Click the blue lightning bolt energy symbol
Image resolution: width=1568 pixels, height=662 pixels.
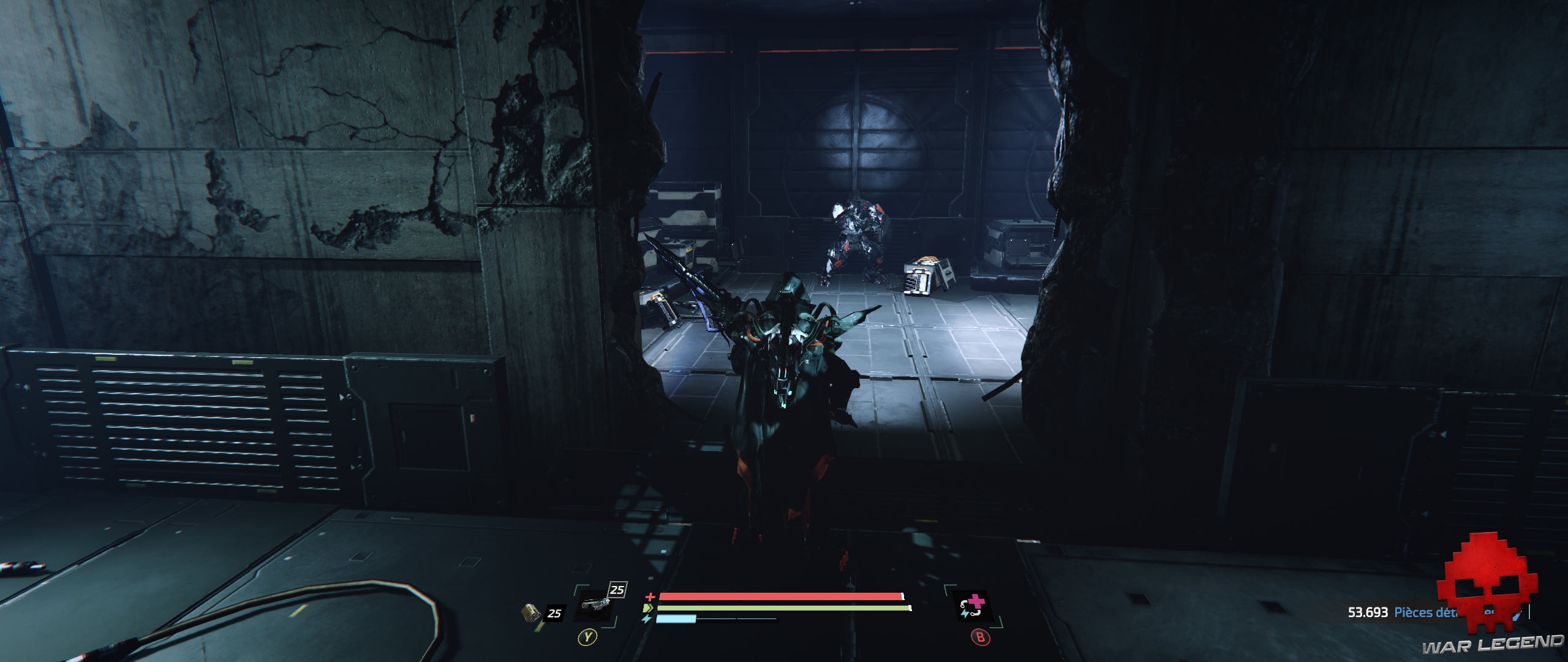click(x=647, y=619)
